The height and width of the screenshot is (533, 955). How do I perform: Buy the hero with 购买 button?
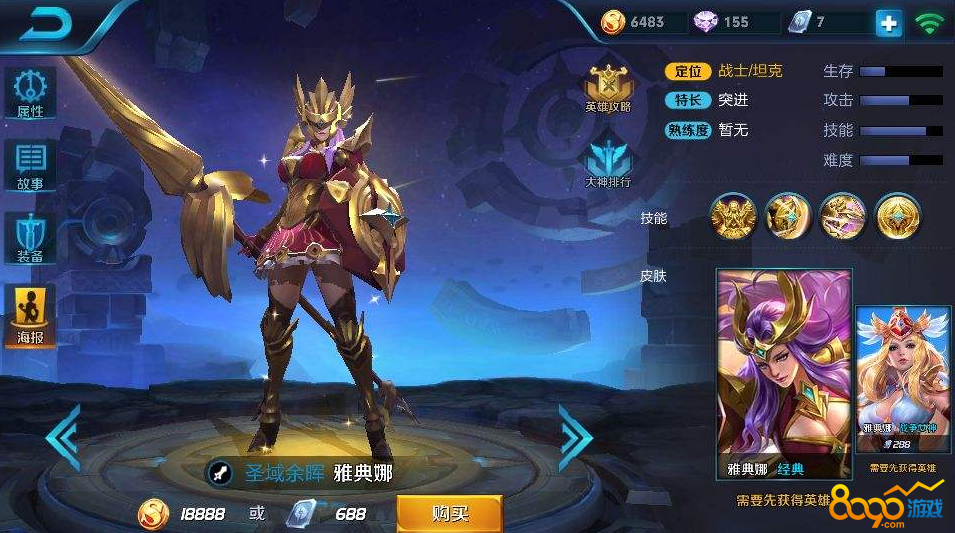(x=449, y=513)
